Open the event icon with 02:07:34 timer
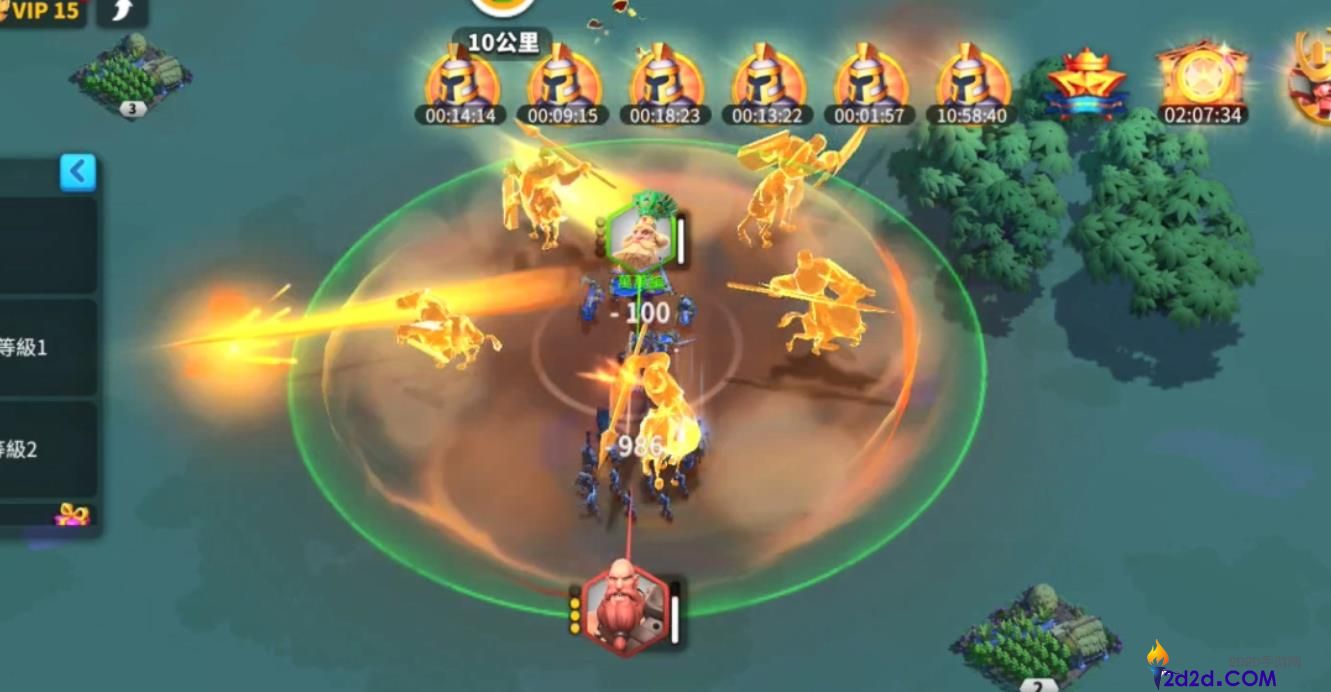 tap(1203, 80)
